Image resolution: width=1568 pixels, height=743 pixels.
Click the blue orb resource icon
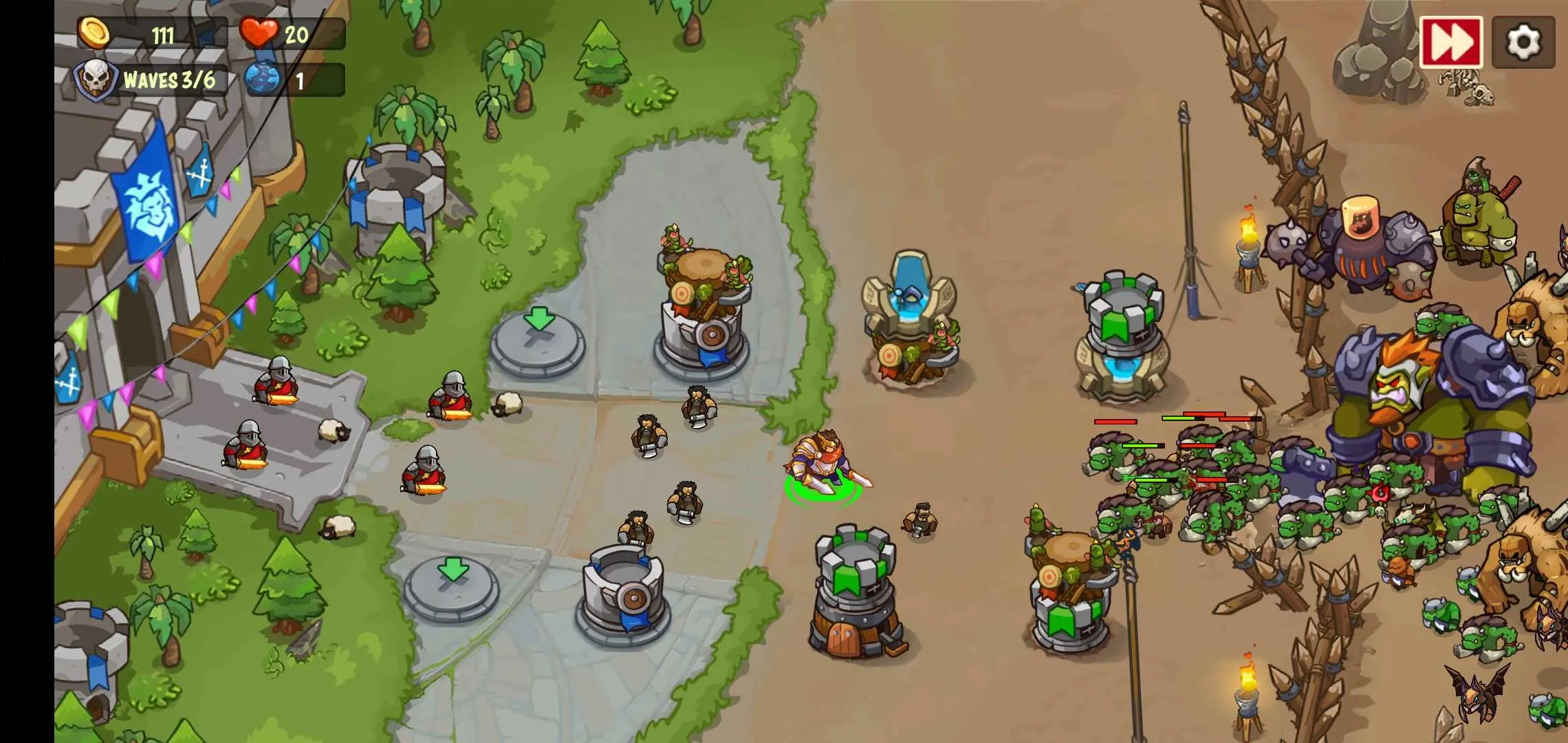click(x=263, y=79)
